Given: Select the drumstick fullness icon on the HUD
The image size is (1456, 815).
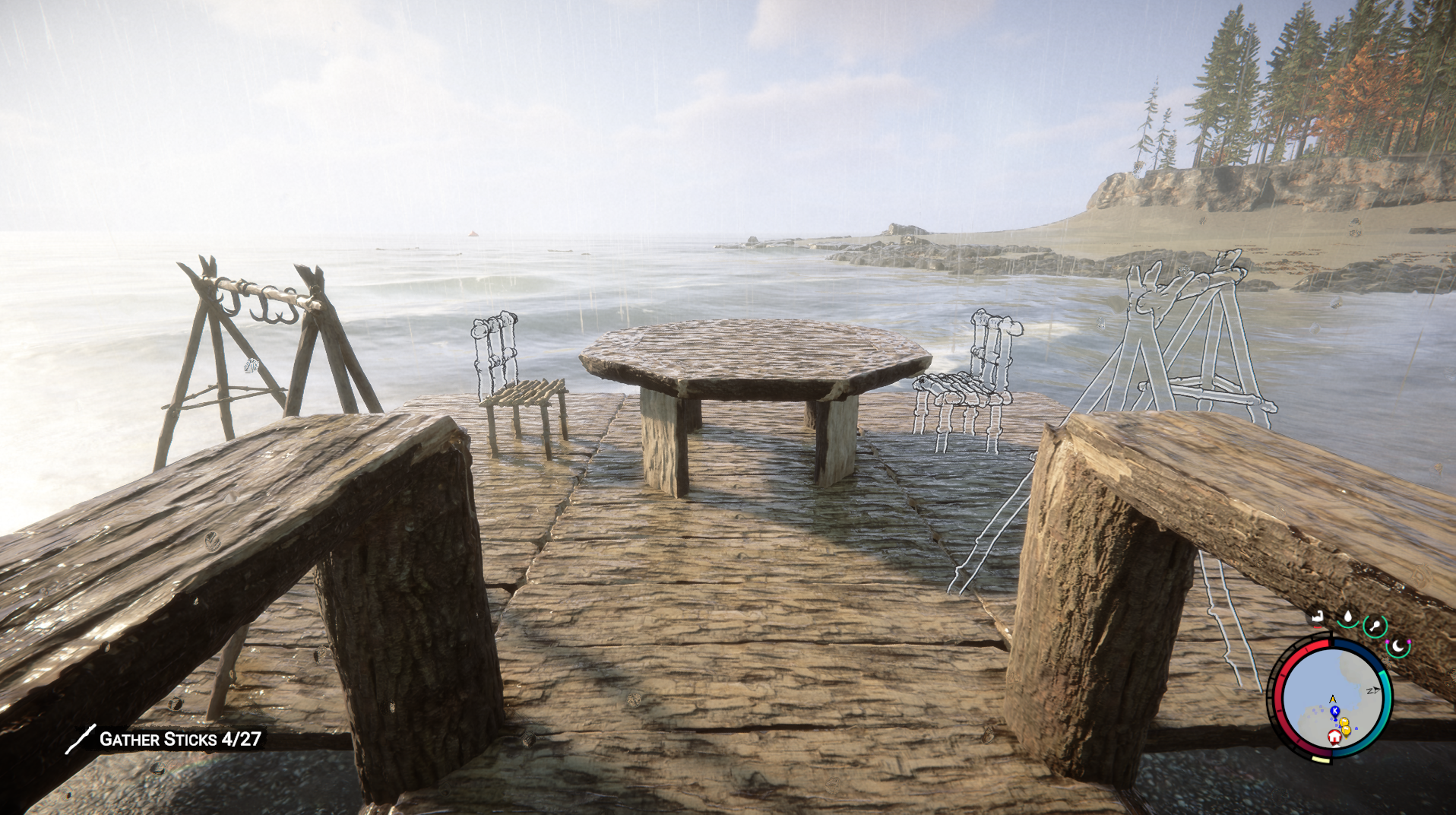Looking at the screenshot, I should 1375,625.
